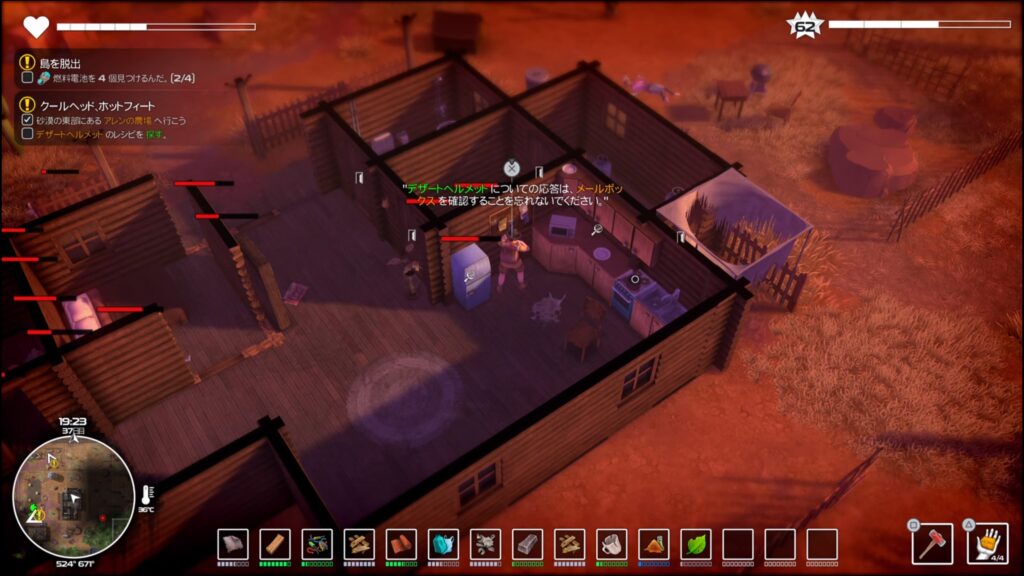Choose the glove hand slot showing 4/4
1024x576 pixels.
988,543
